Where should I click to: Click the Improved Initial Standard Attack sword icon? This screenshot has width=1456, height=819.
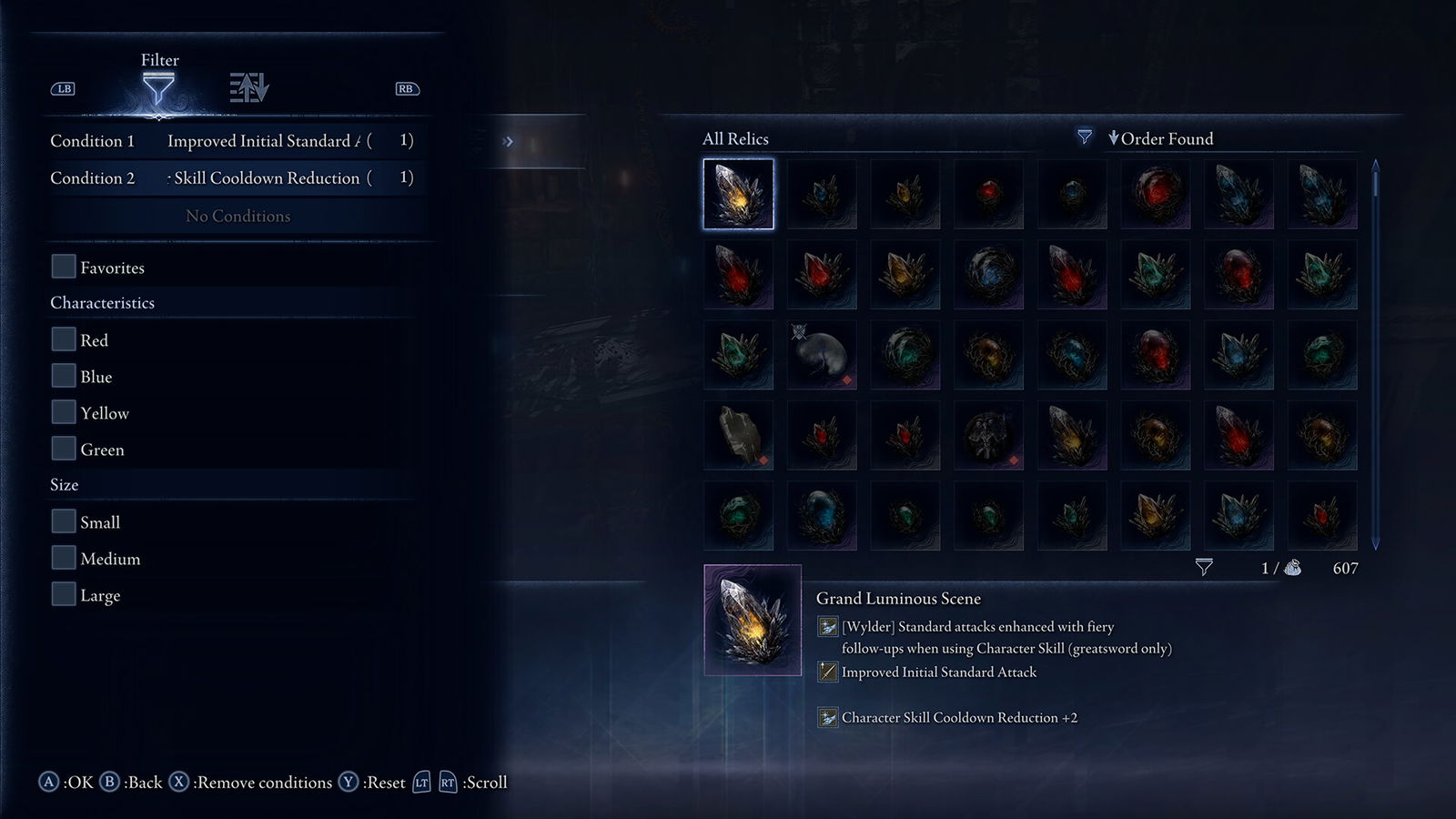pos(828,672)
